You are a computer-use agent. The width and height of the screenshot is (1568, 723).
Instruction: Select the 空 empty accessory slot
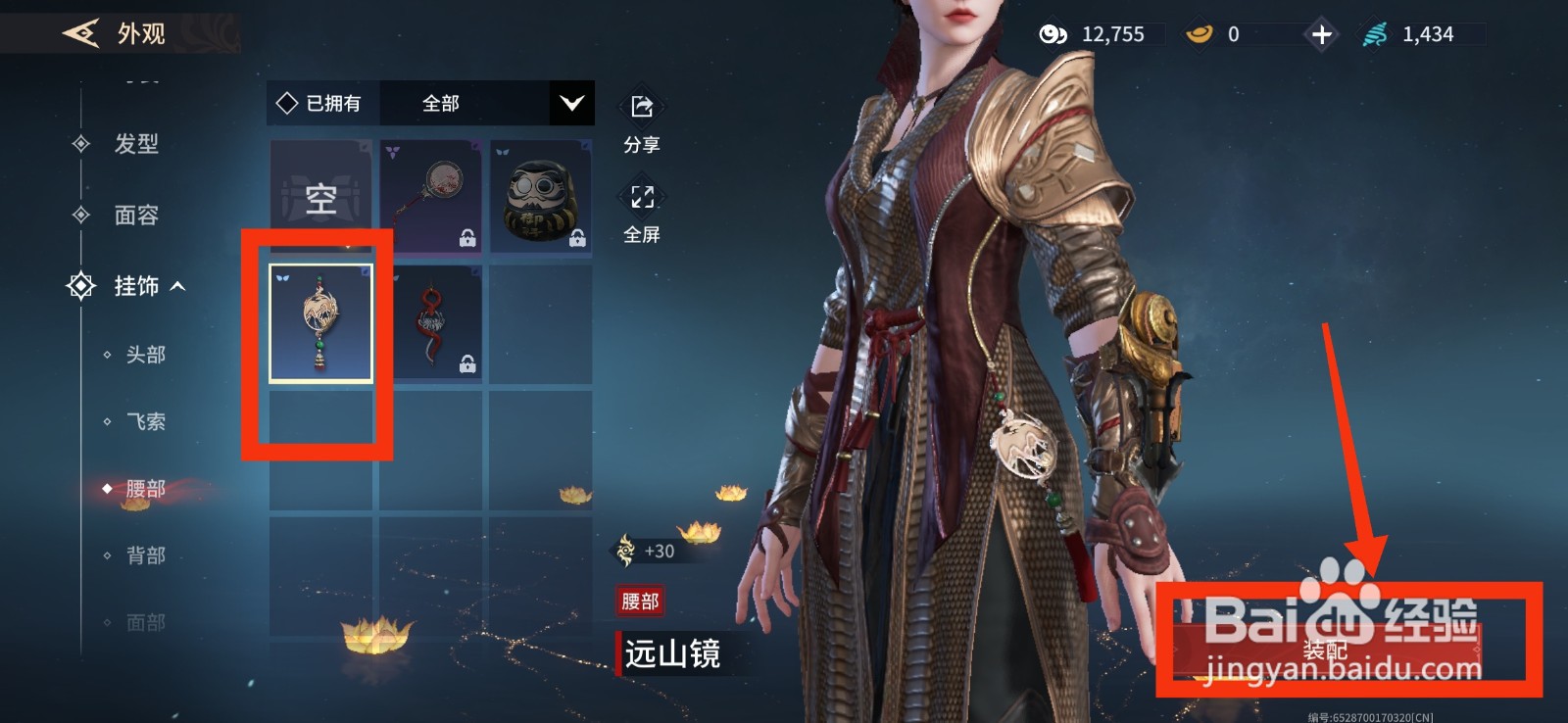320,197
